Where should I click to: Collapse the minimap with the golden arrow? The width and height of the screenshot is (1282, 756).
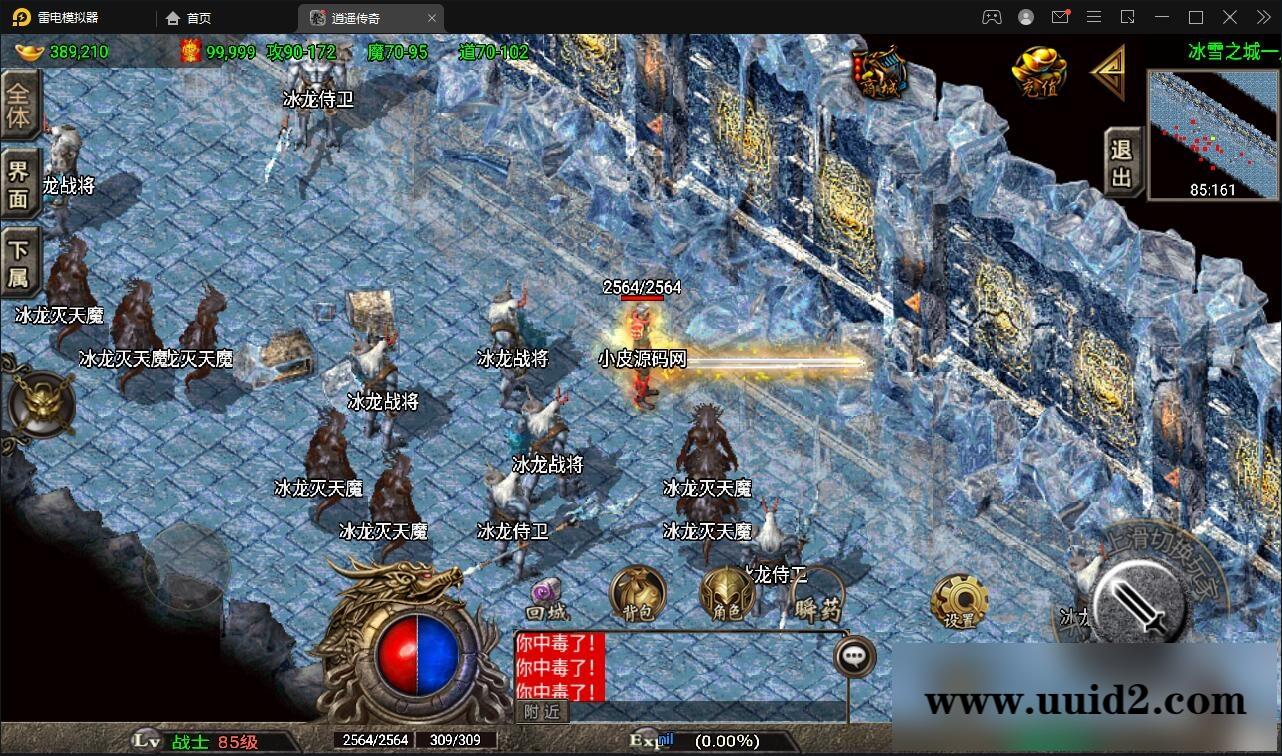[x=1110, y=74]
